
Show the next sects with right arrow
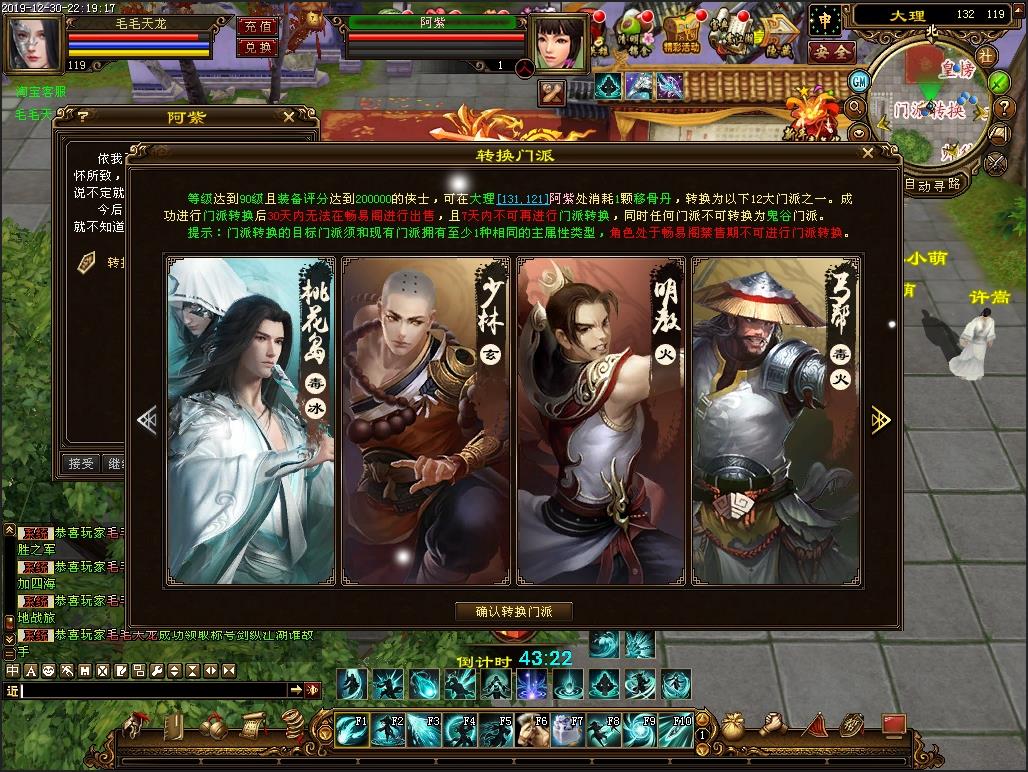(881, 420)
